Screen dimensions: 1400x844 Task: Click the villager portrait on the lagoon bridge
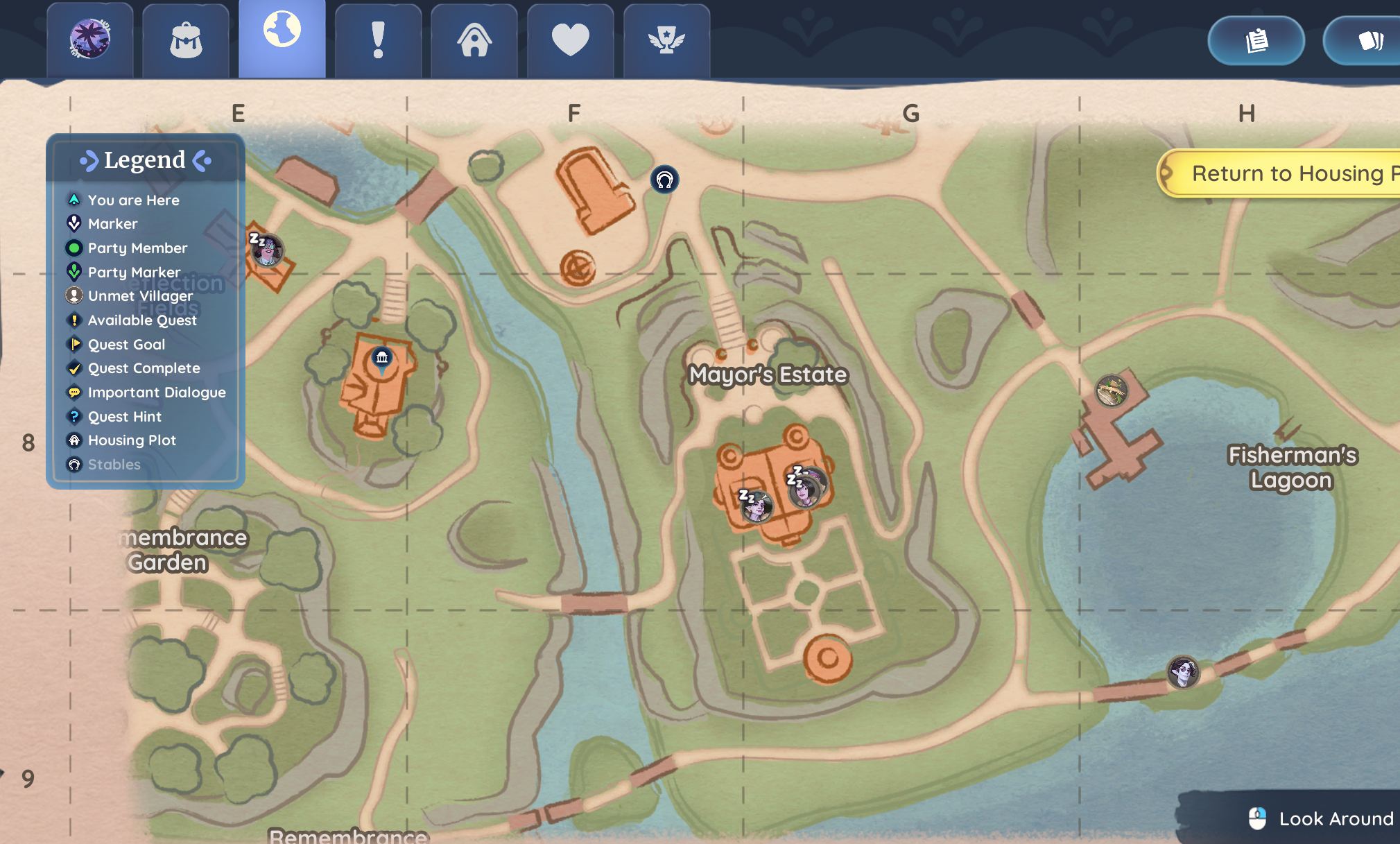pos(1182,672)
